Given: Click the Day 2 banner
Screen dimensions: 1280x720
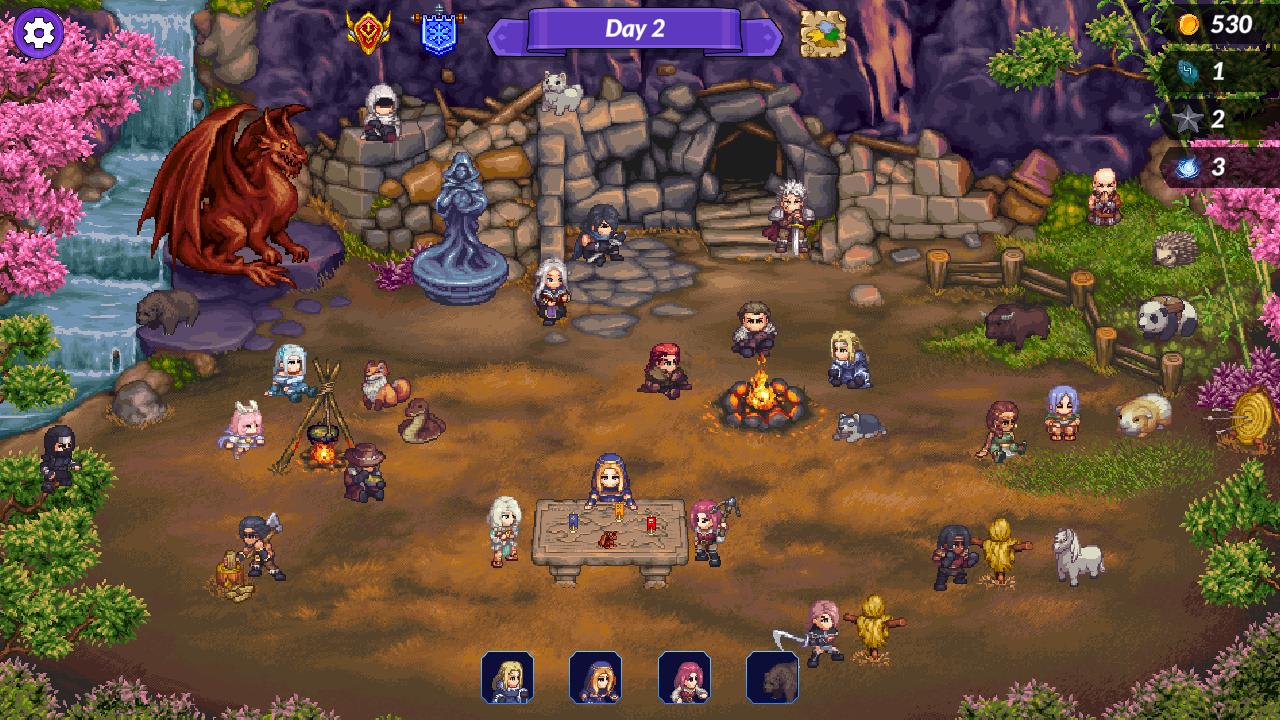Looking at the screenshot, I should click(x=637, y=28).
